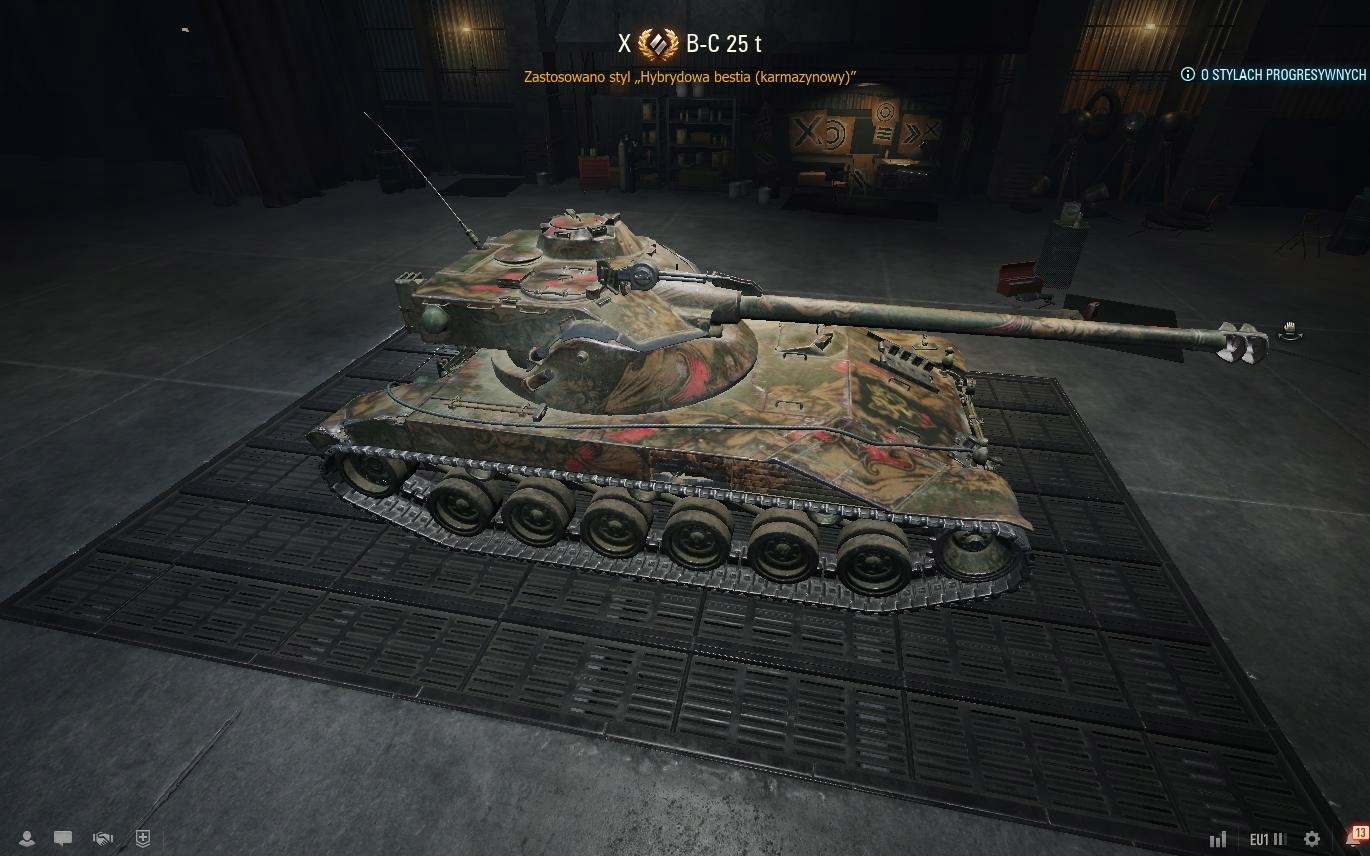Open the notification bell with 13 alerts
The width and height of the screenshot is (1370, 856).
[1353, 839]
